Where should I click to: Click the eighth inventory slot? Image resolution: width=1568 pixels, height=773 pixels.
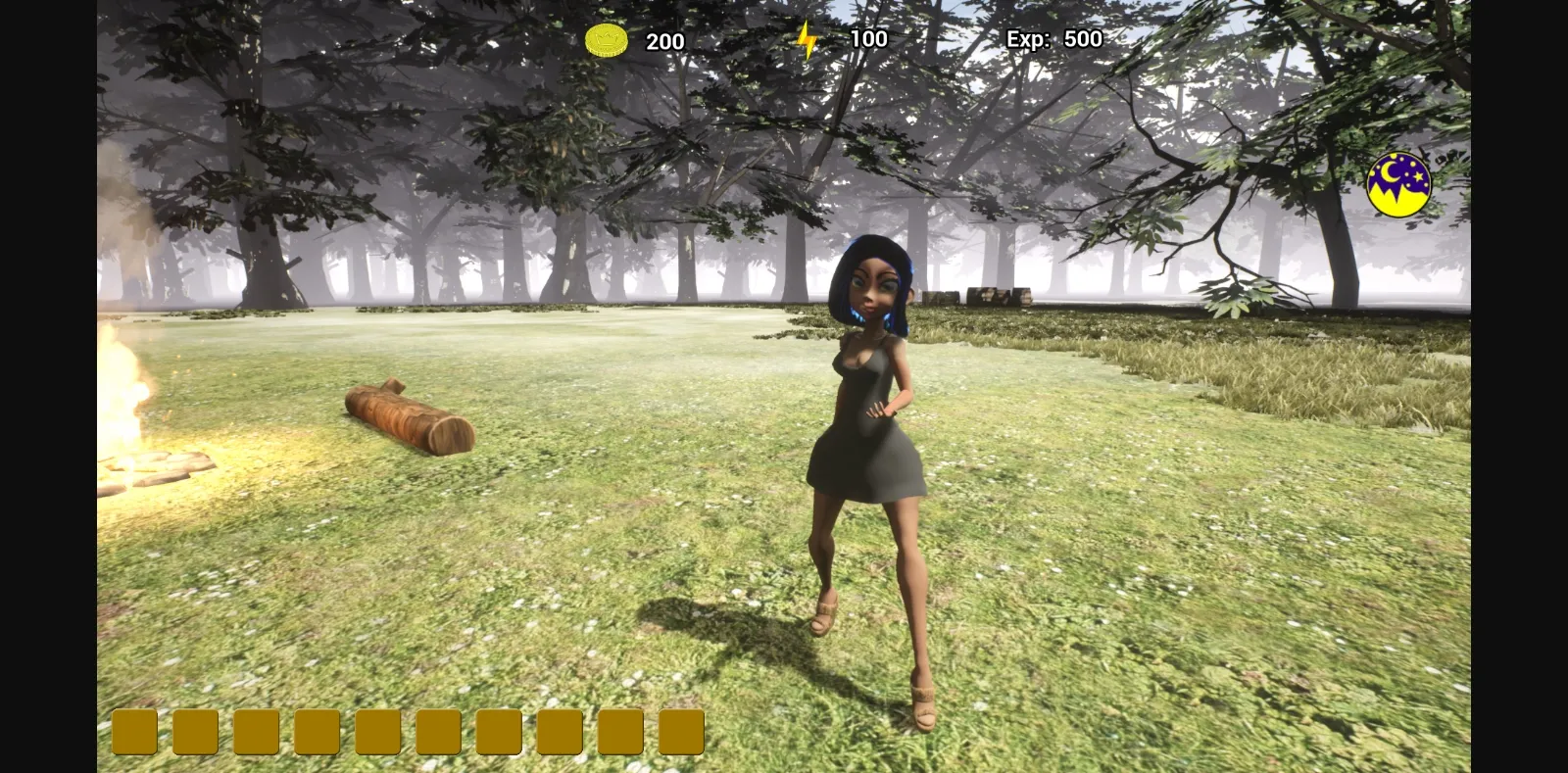(561, 730)
